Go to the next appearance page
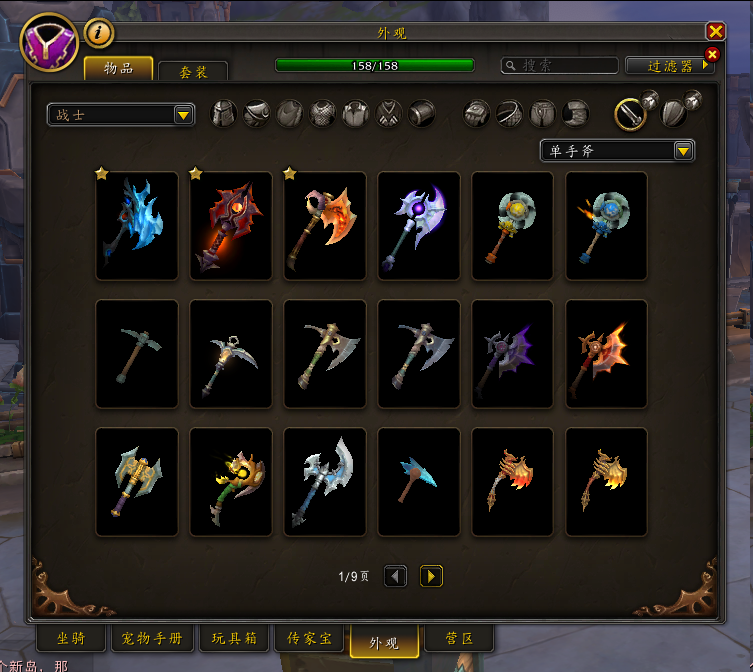 coord(431,576)
